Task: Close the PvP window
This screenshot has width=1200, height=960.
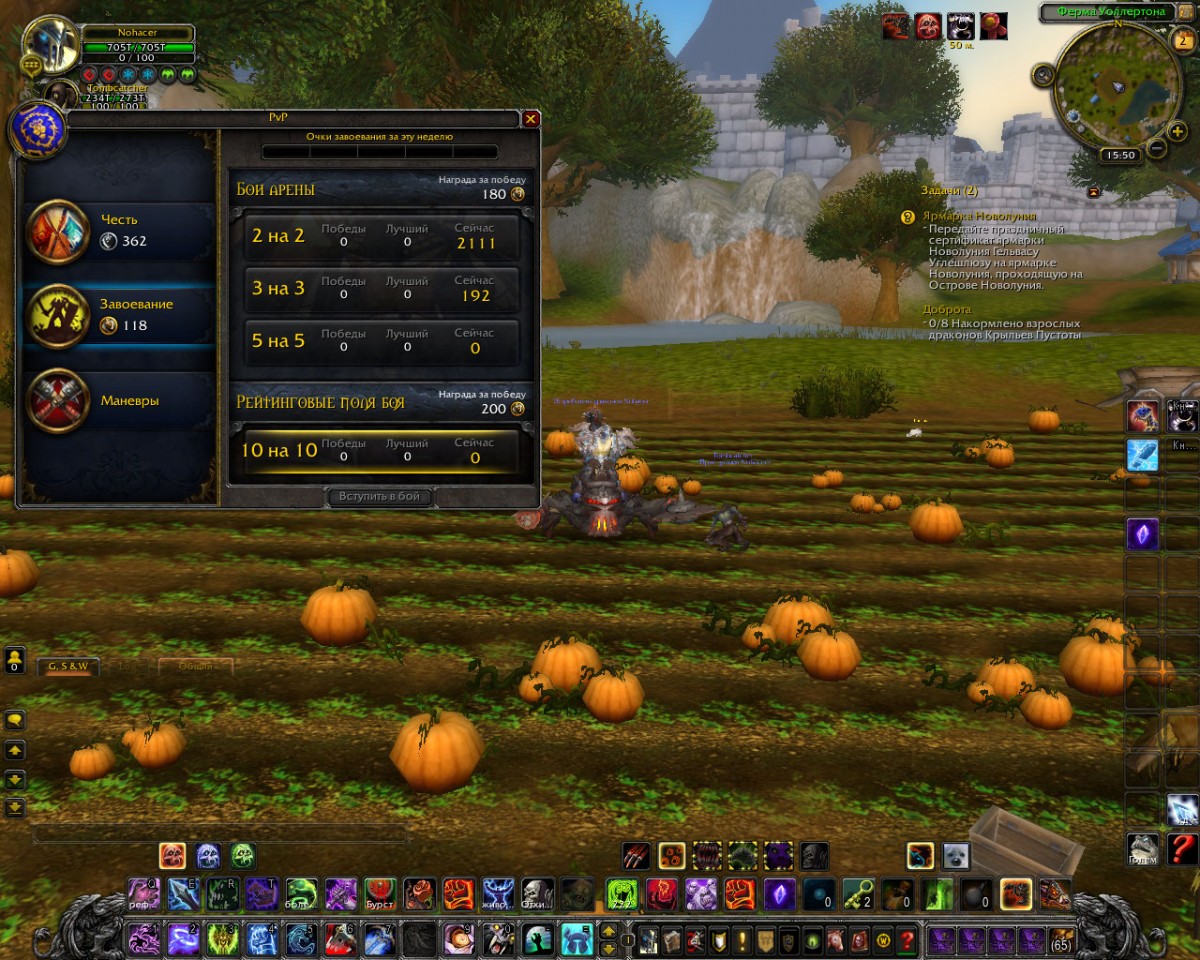Action: [531, 119]
